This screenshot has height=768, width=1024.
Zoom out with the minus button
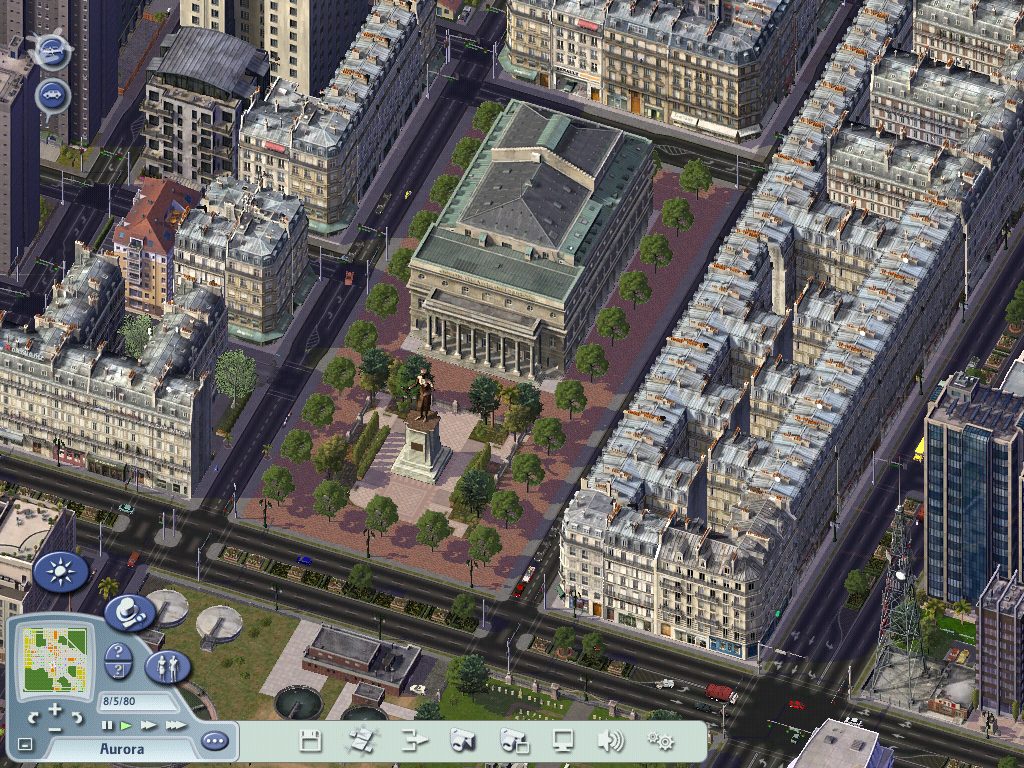(x=55, y=728)
